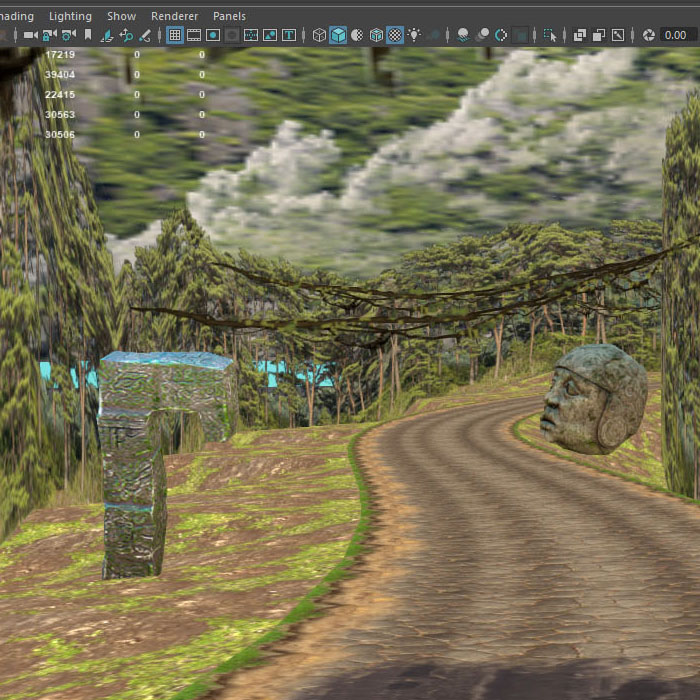This screenshot has height=700, width=700.
Task: Click the exposure value field showing 0.00
Action: point(675,35)
